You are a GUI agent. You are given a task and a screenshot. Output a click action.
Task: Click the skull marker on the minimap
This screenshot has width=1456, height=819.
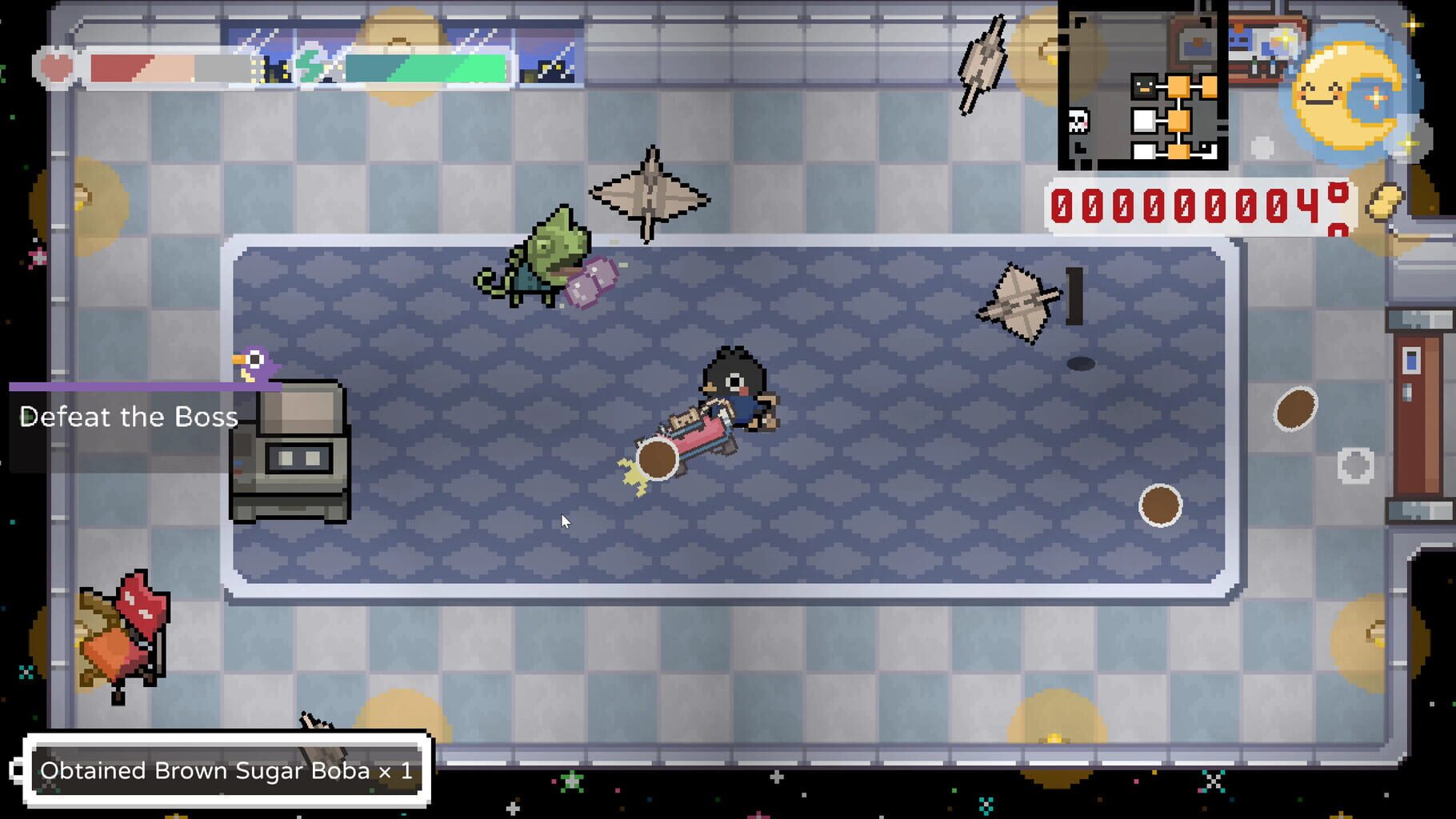tap(1078, 121)
